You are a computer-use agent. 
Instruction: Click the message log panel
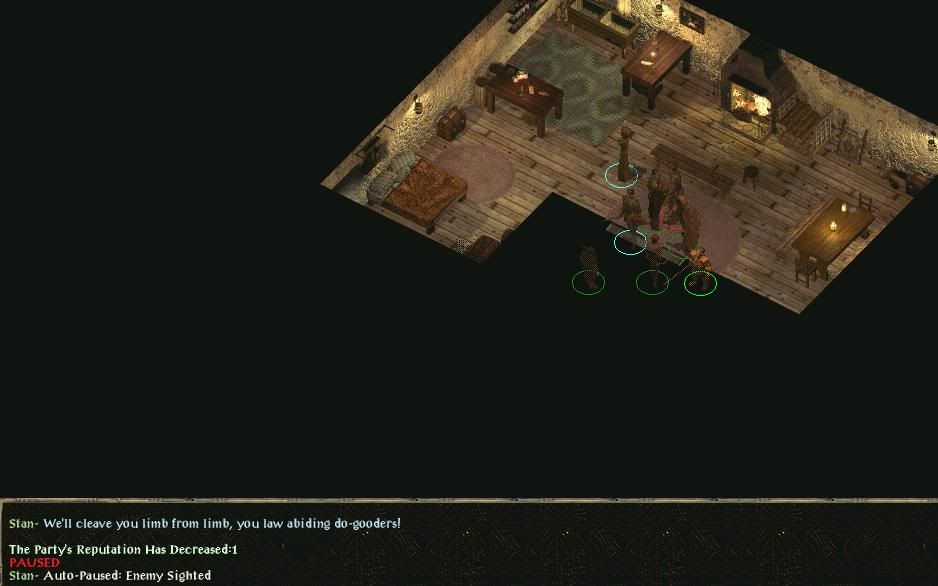469,545
